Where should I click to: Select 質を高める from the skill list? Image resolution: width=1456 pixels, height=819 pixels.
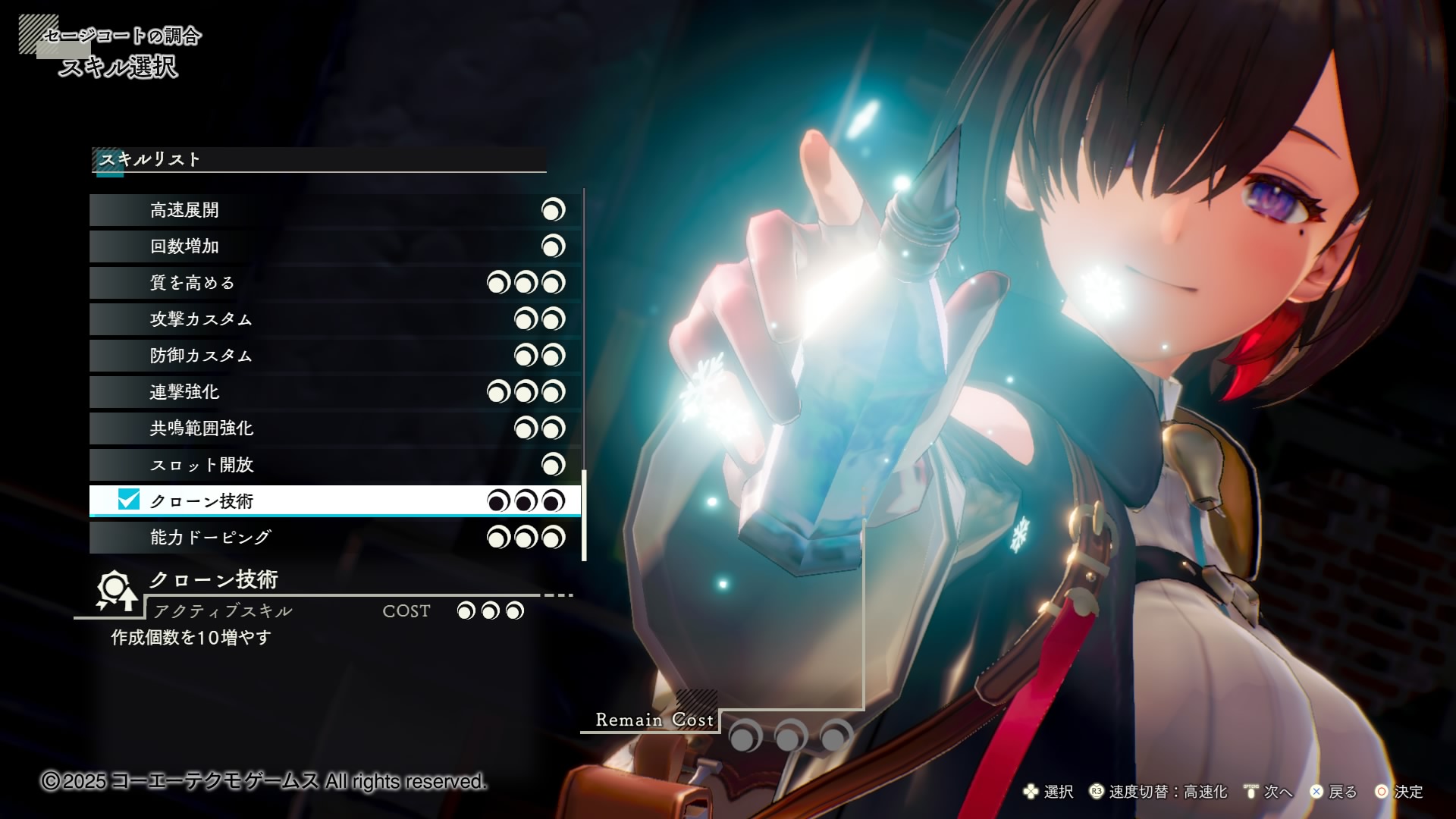334,283
